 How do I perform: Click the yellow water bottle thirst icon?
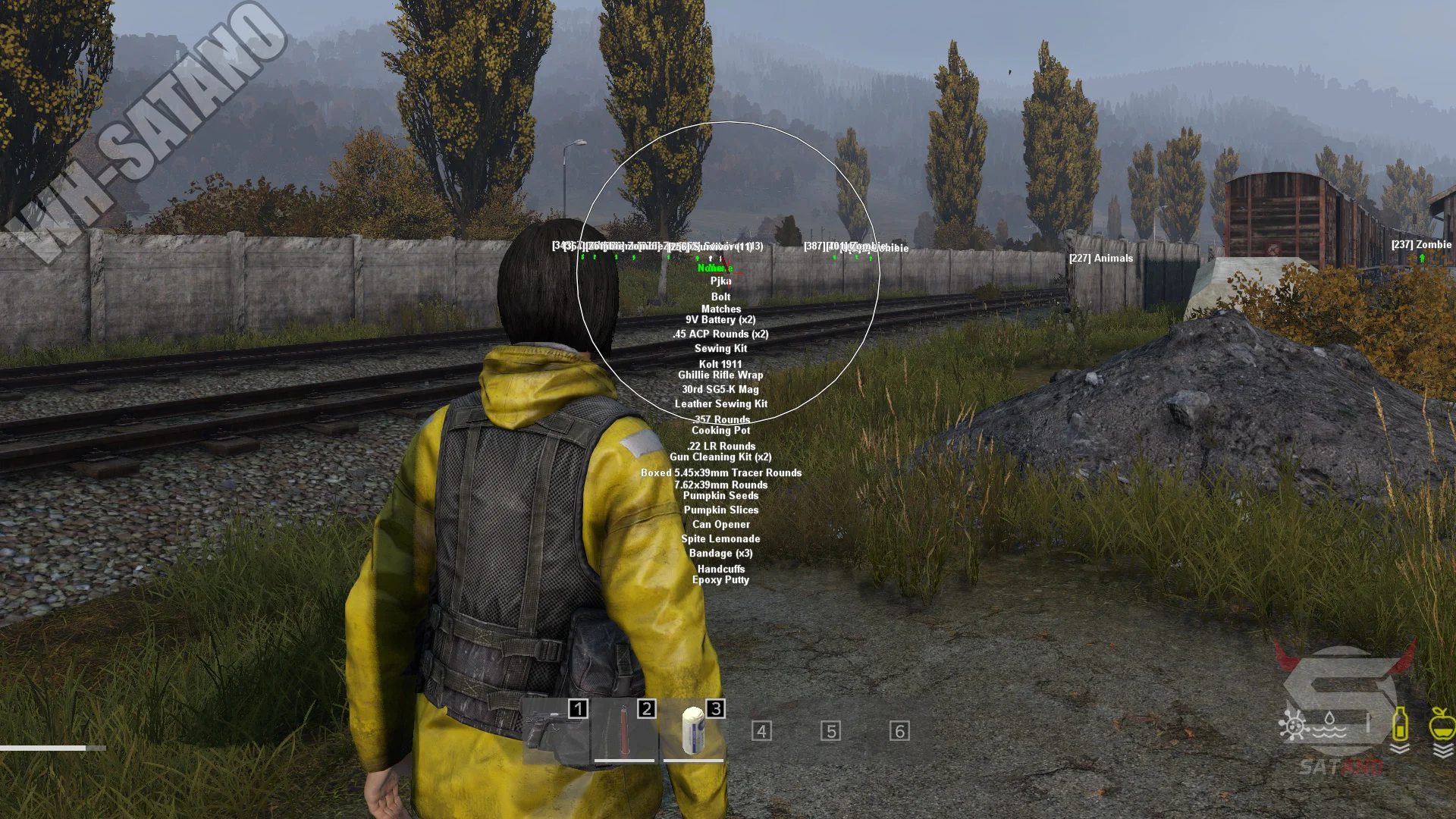(1400, 724)
